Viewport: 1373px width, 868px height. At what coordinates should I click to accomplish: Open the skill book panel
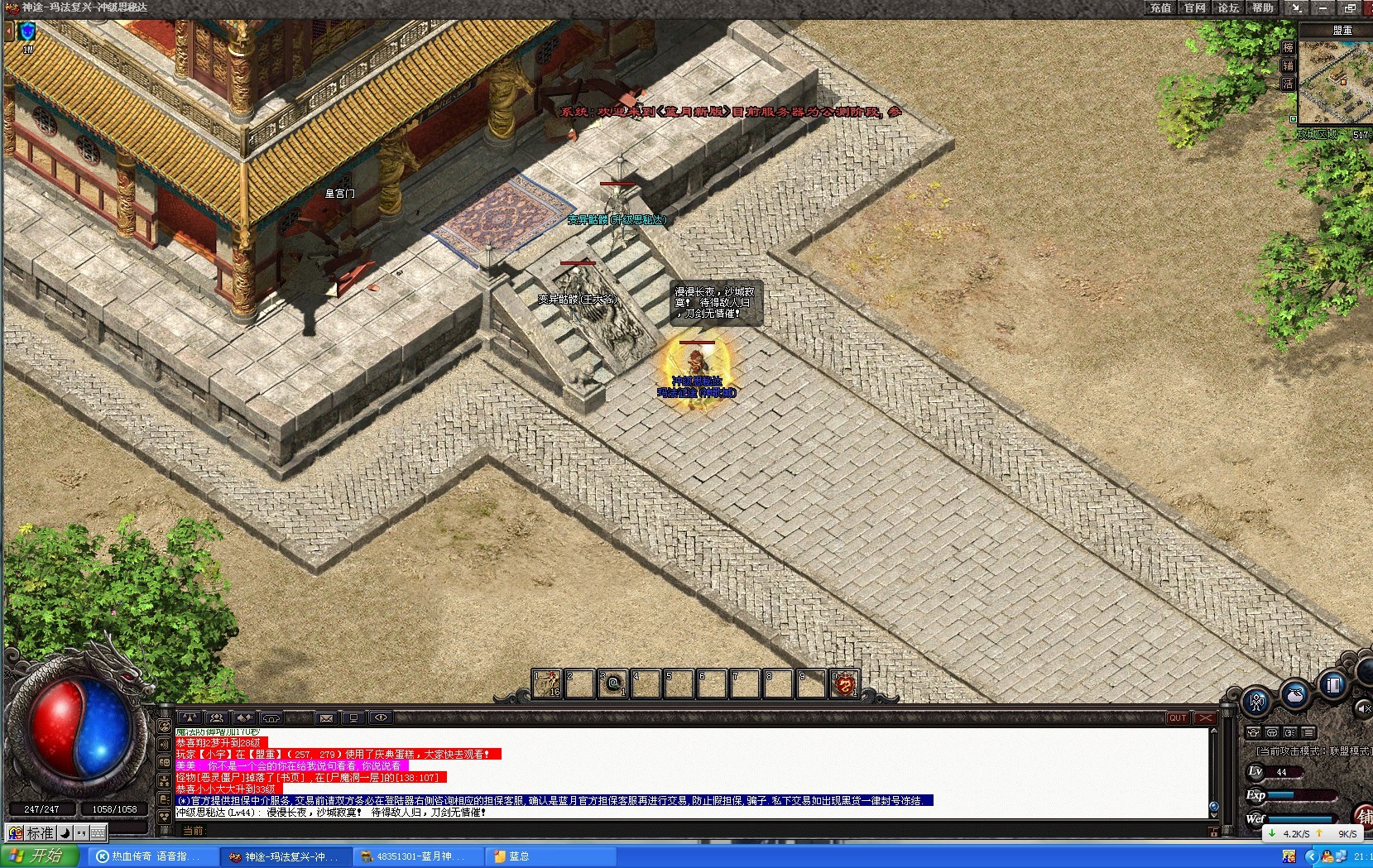[1333, 684]
